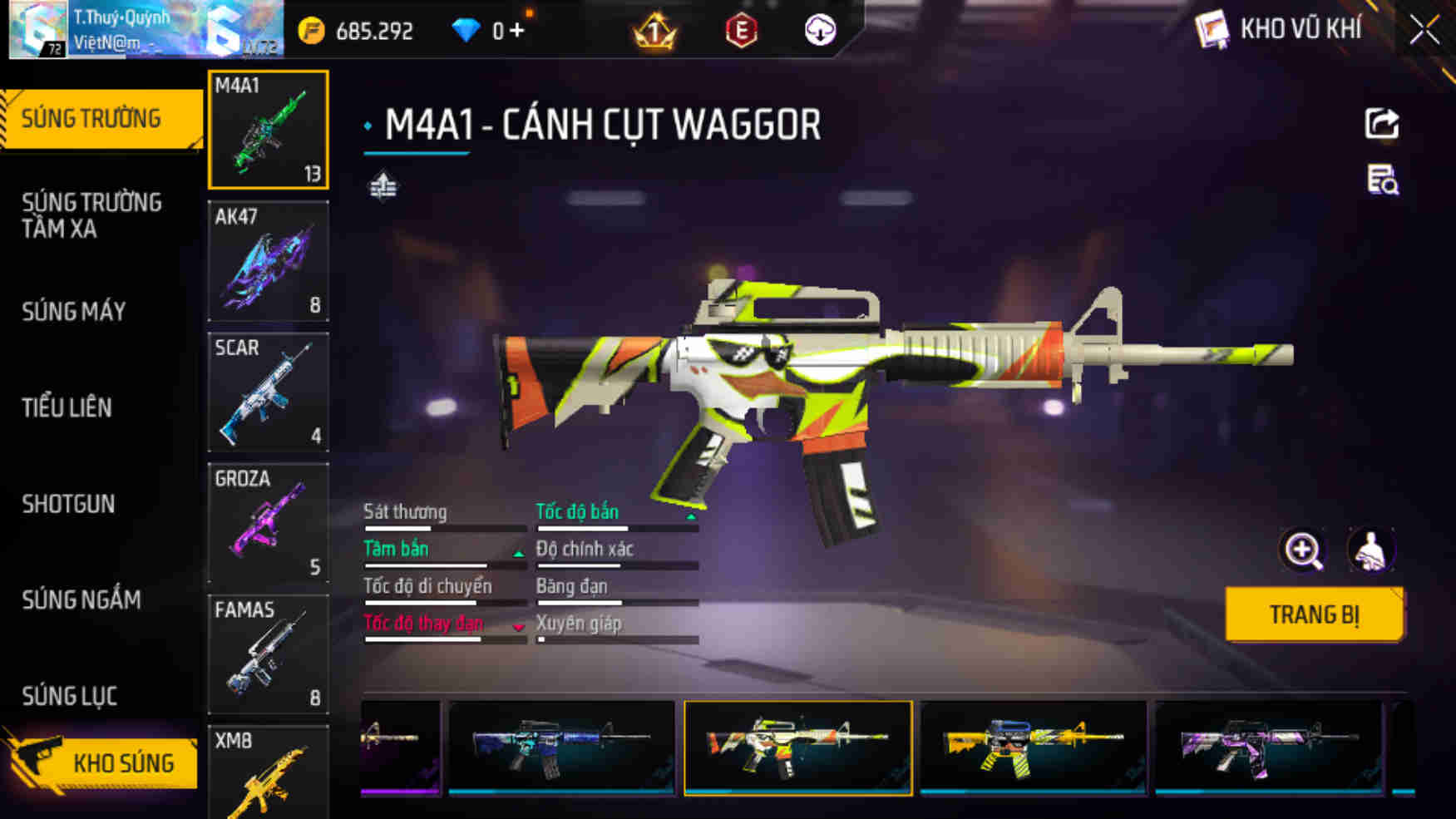1456x819 pixels.
Task: Choose the SCAR weapon tile
Action: click(x=268, y=392)
